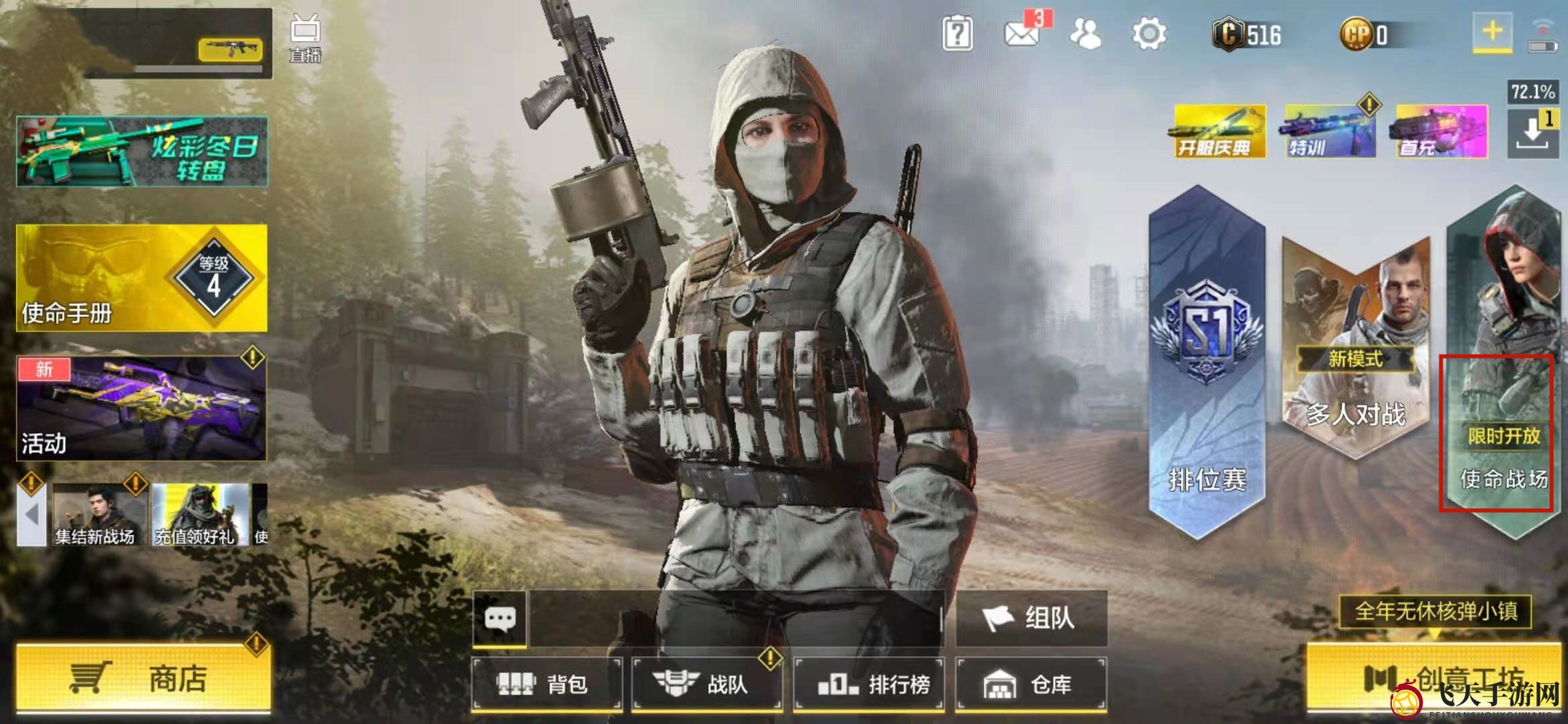Image resolution: width=1568 pixels, height=724 pixels.
Task: Open the 炫彩冬日转盘 lucky draw banner
Action: click(141, 152)
